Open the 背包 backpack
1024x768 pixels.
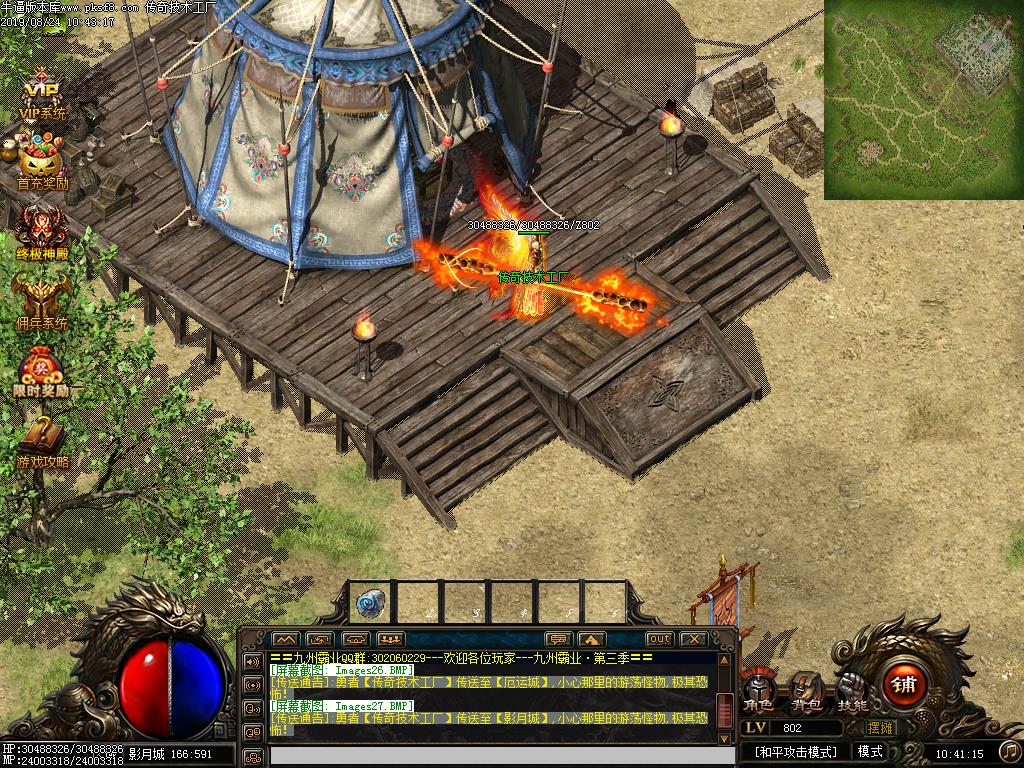tap(806, 690)
